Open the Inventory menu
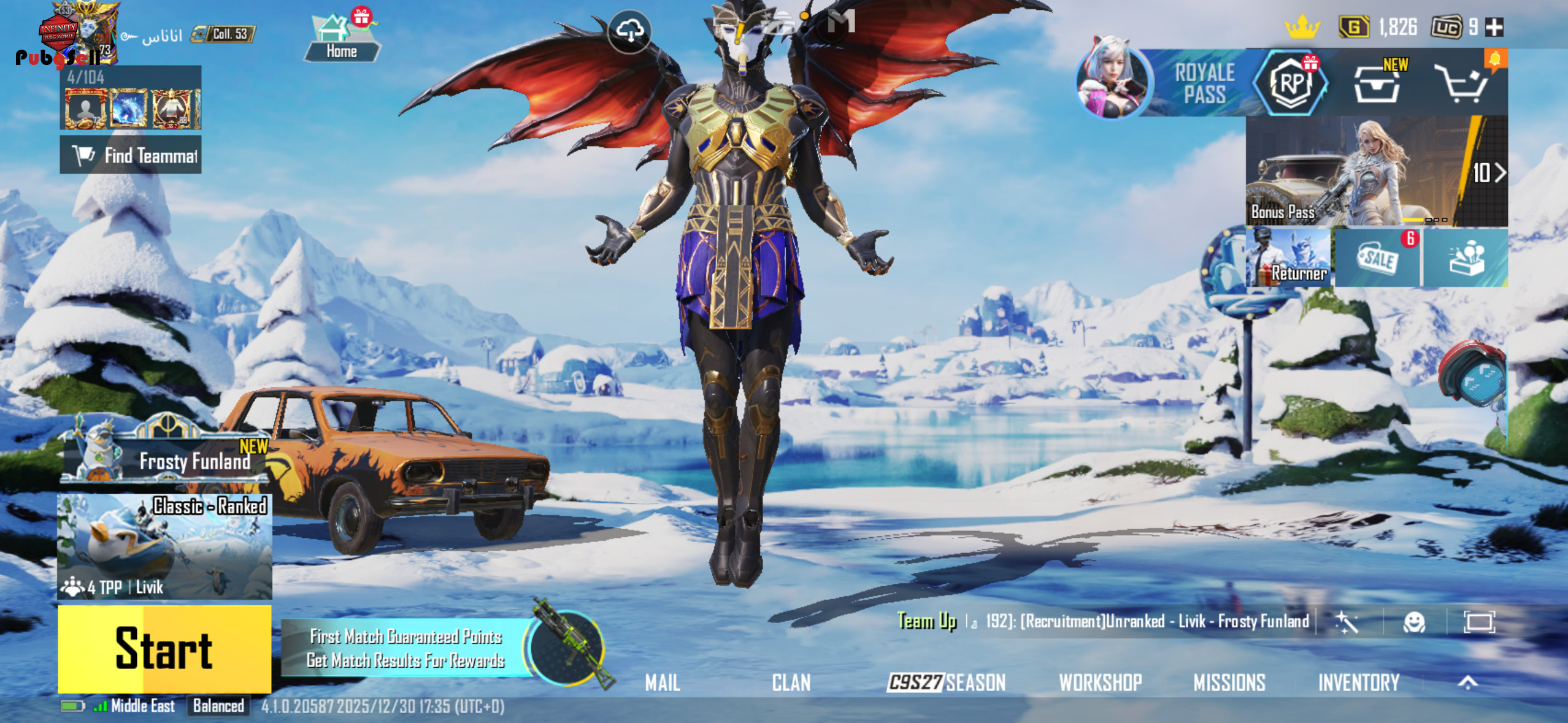 tap(1359, 683)
